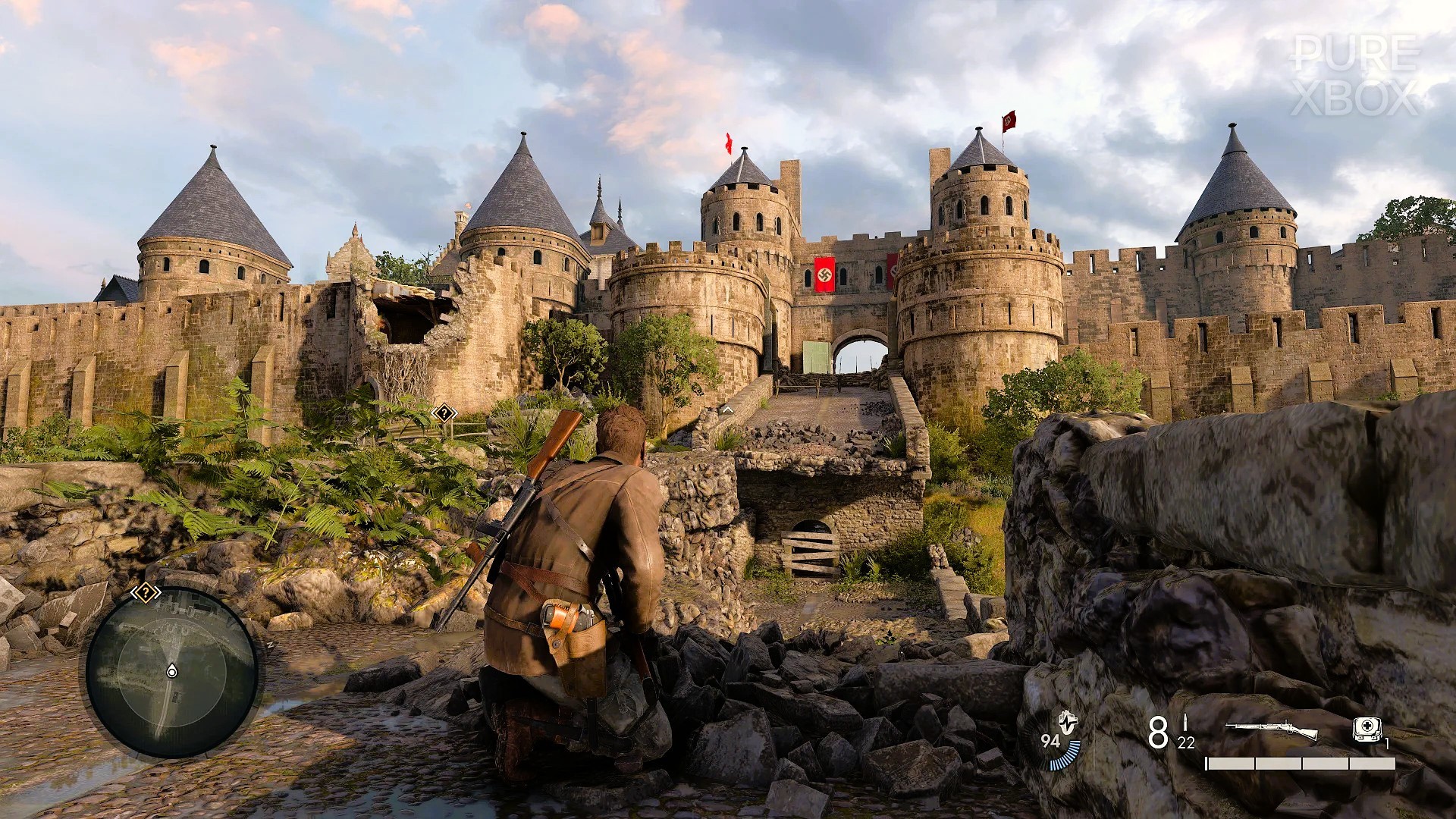Toggle the blue stamina arc around the health counter
1456x819 pixels.
pos(1065,757)
